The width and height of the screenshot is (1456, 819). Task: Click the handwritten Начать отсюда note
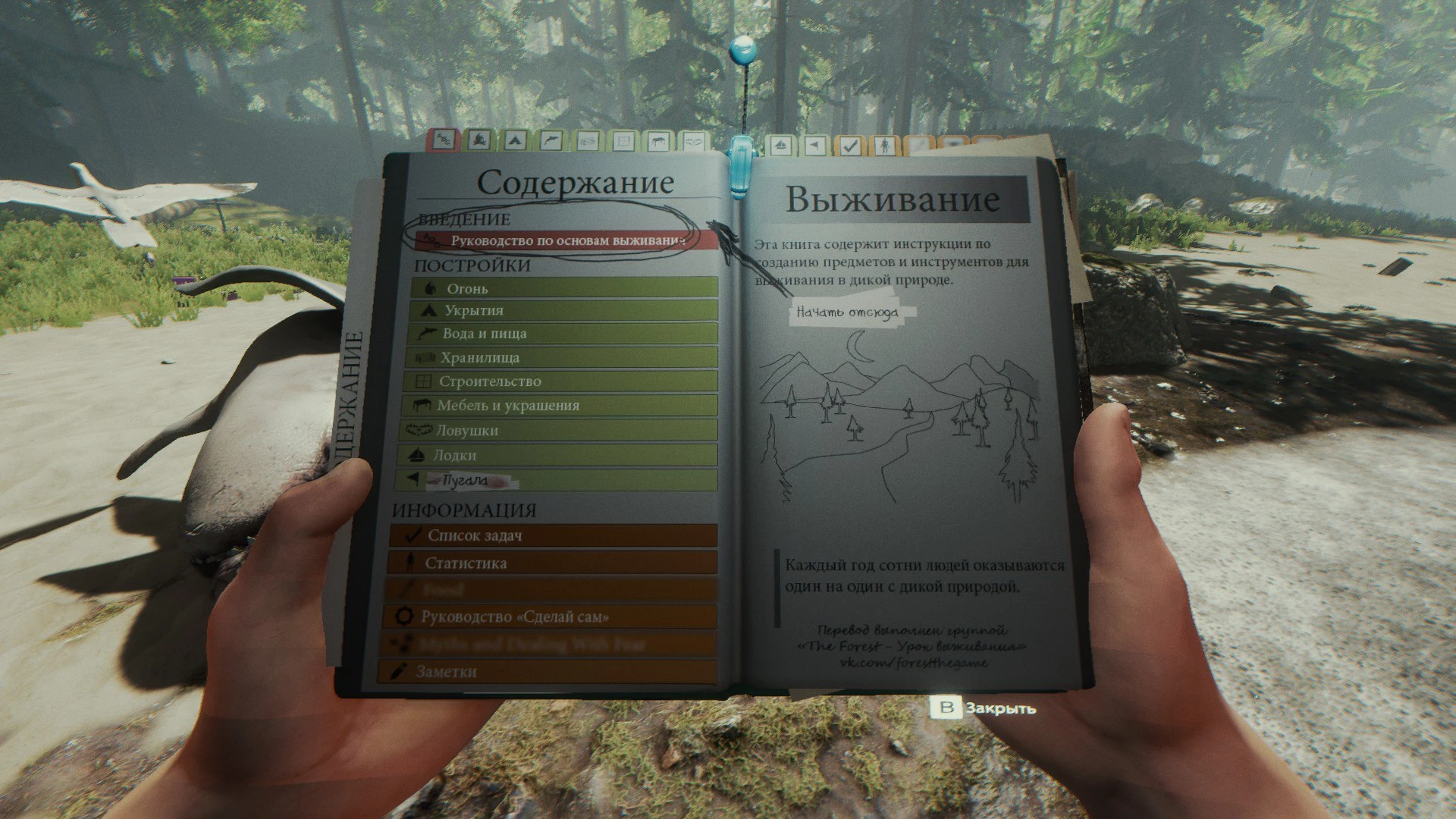849,310
